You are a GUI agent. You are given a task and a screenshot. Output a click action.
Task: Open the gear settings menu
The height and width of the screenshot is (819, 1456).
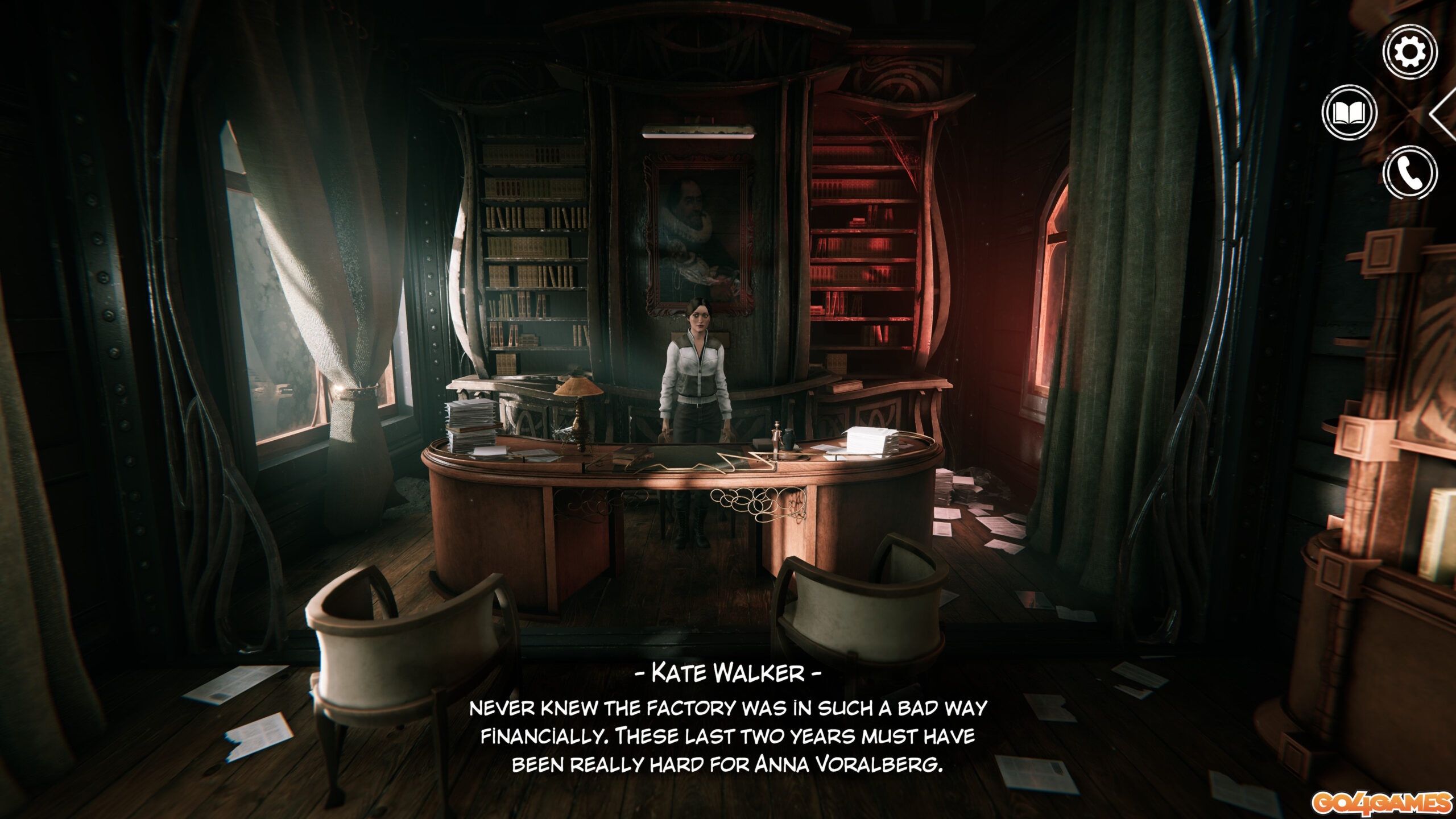[1410, 52]
